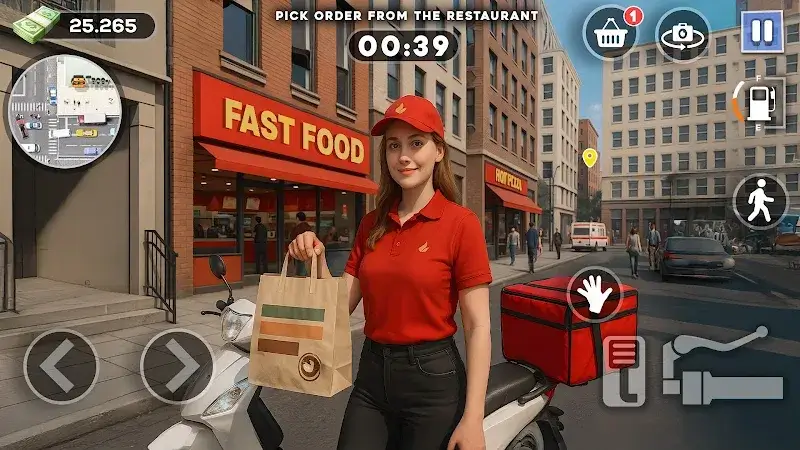Steer left with the left arrow
The height and width of the screenshot is (450, 800).
(61, 366)
